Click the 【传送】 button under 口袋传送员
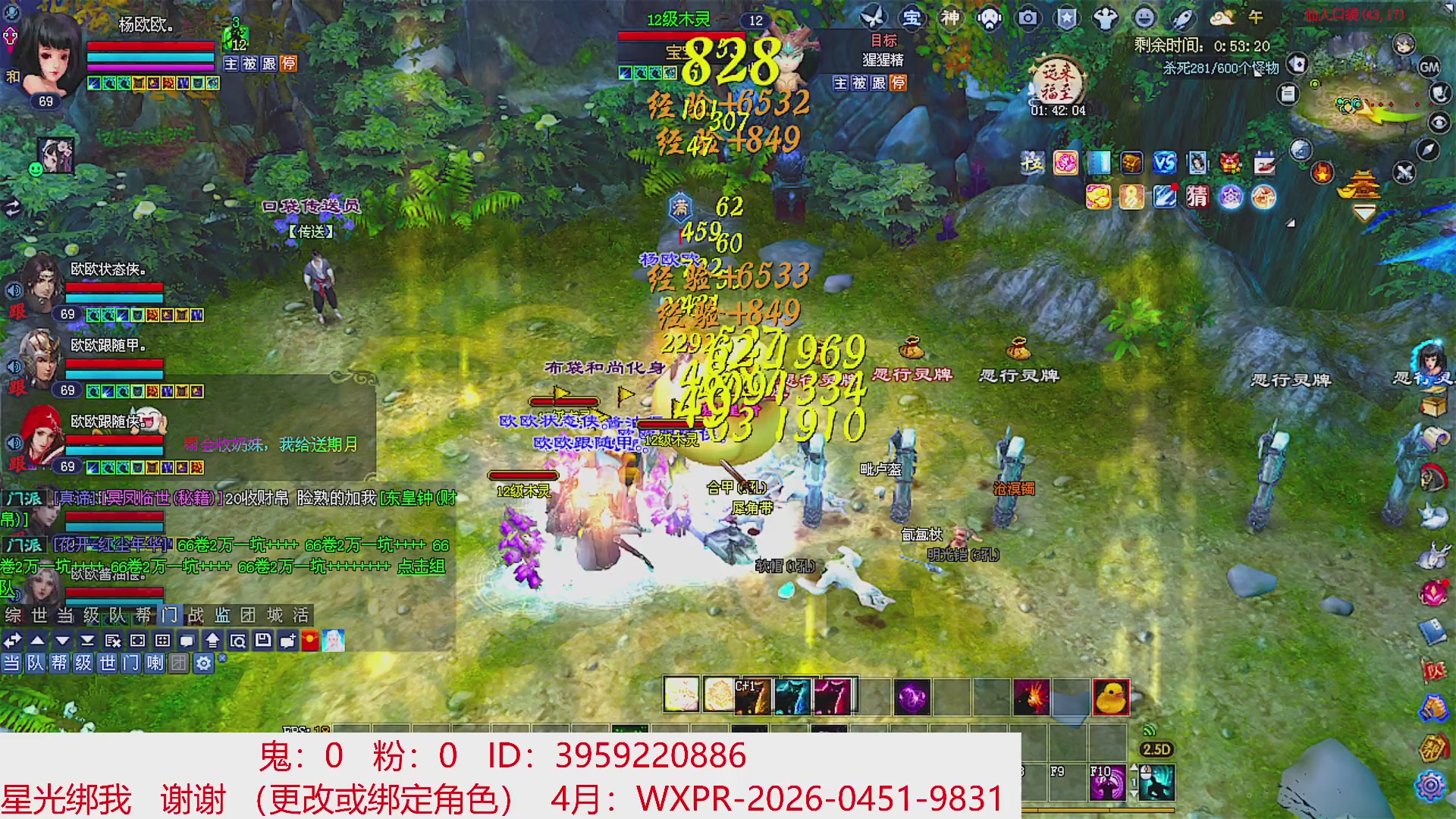Screen dimensions: 1456x819 (x=312, y=233)
